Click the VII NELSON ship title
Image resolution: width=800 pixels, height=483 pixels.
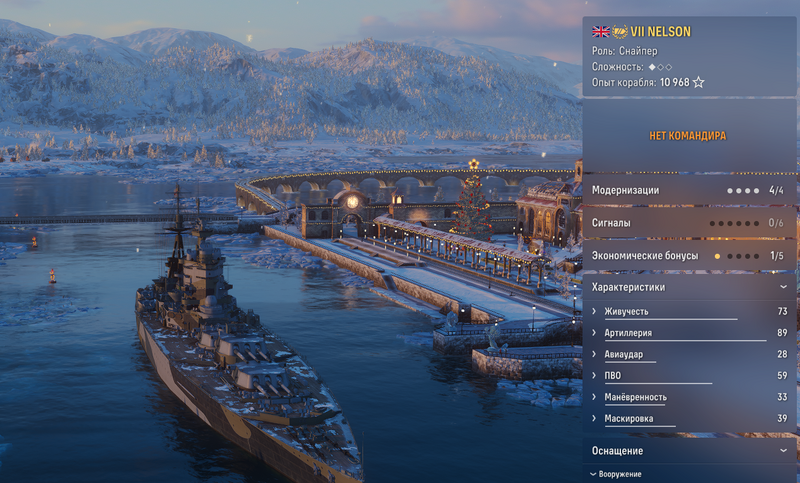tap(660, 32)
